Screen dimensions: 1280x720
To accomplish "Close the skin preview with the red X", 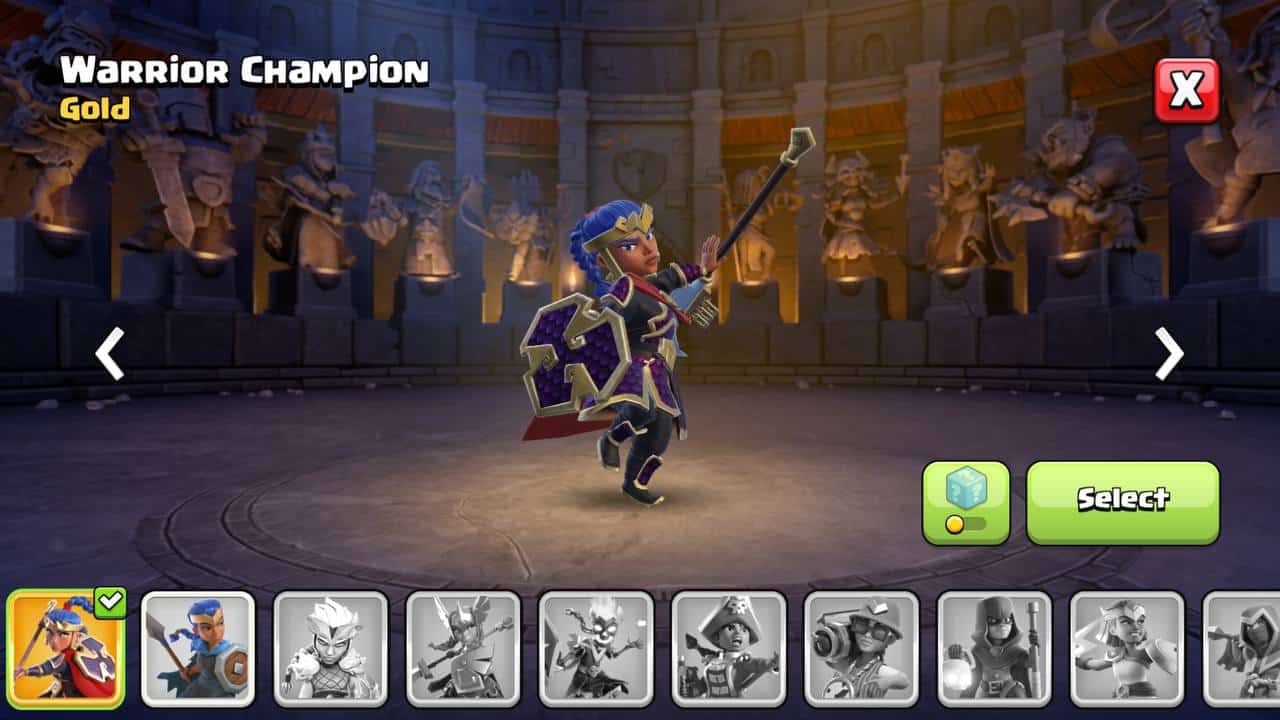I will 1187,91.
